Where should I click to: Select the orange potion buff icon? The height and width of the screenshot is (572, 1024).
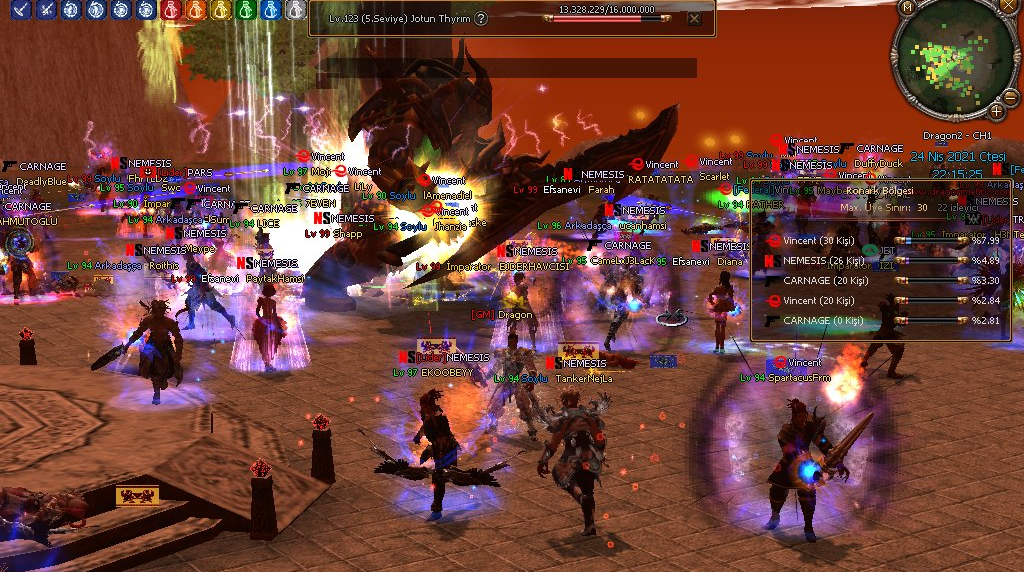(195, 10)
